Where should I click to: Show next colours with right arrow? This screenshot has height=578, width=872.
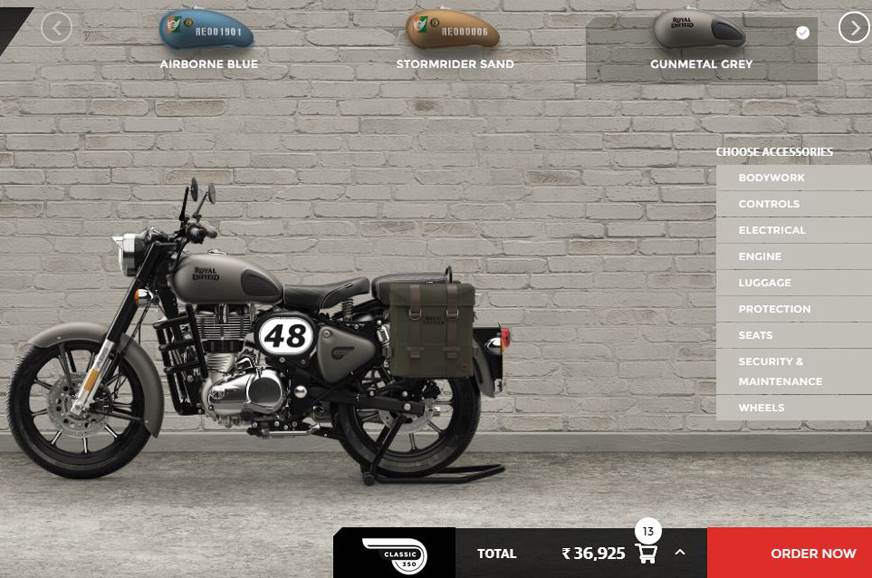point(853,27)
